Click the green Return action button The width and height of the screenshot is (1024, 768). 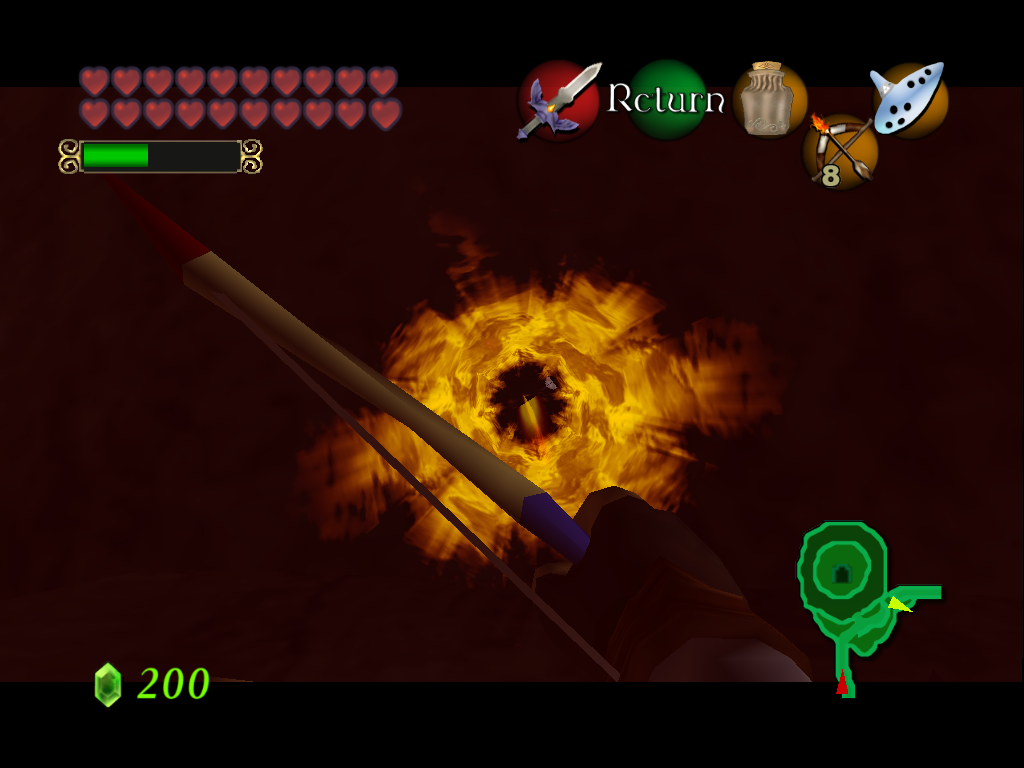pos(666,99)
